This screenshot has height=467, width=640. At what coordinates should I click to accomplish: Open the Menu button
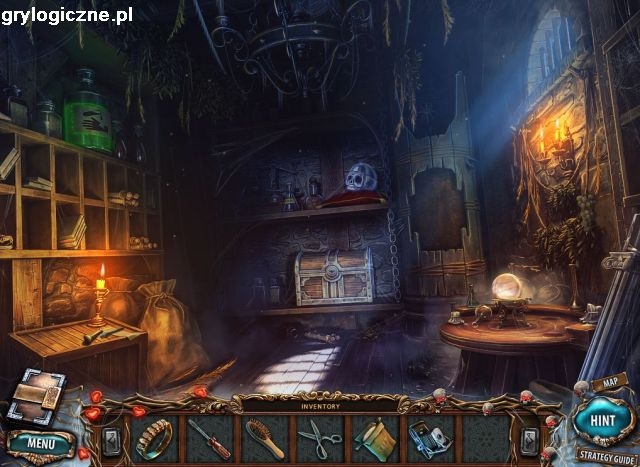tap(41, 442)
